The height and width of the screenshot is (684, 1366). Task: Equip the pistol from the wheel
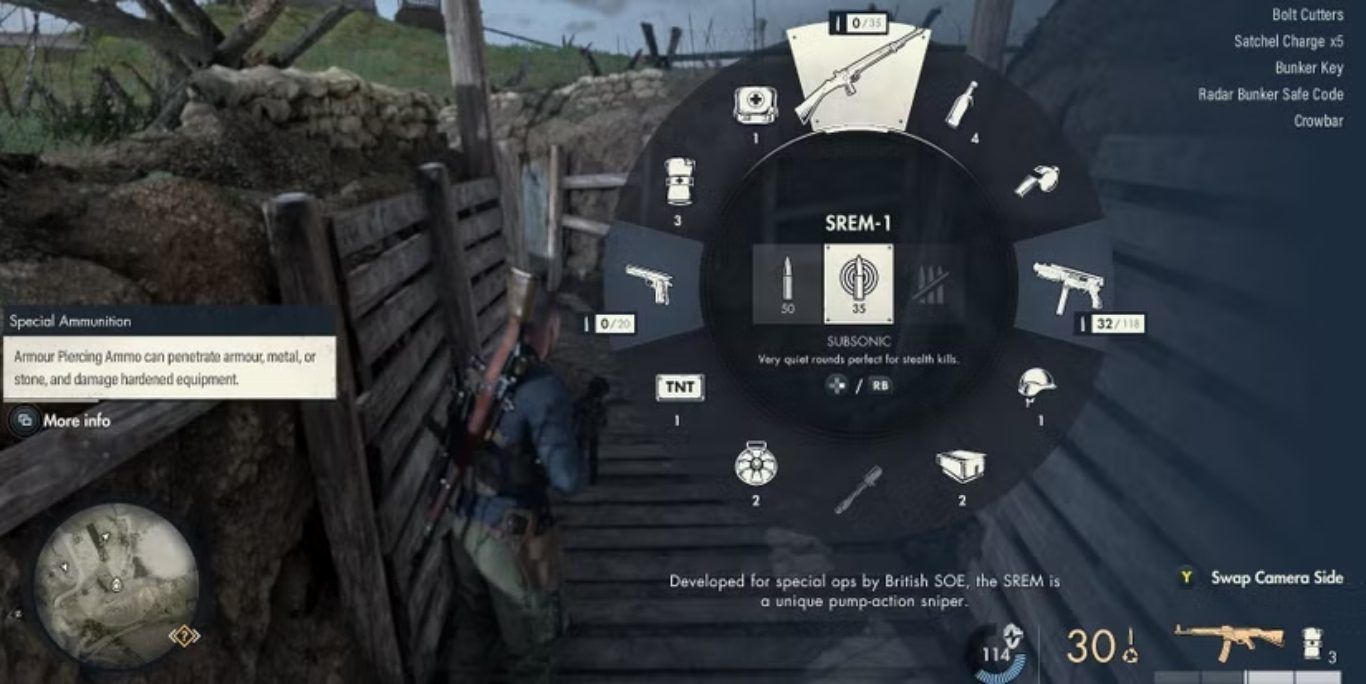[648, 283]
